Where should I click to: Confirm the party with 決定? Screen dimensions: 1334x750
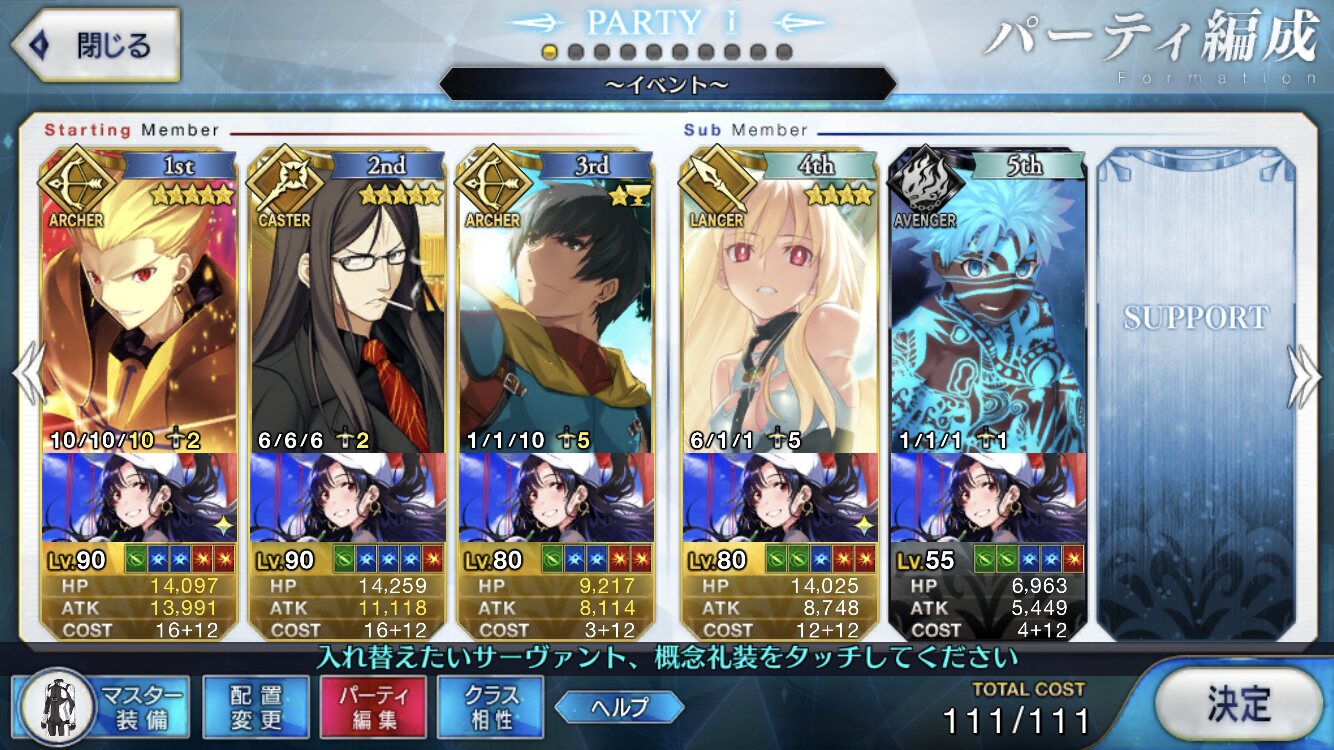pos(1238,705)
